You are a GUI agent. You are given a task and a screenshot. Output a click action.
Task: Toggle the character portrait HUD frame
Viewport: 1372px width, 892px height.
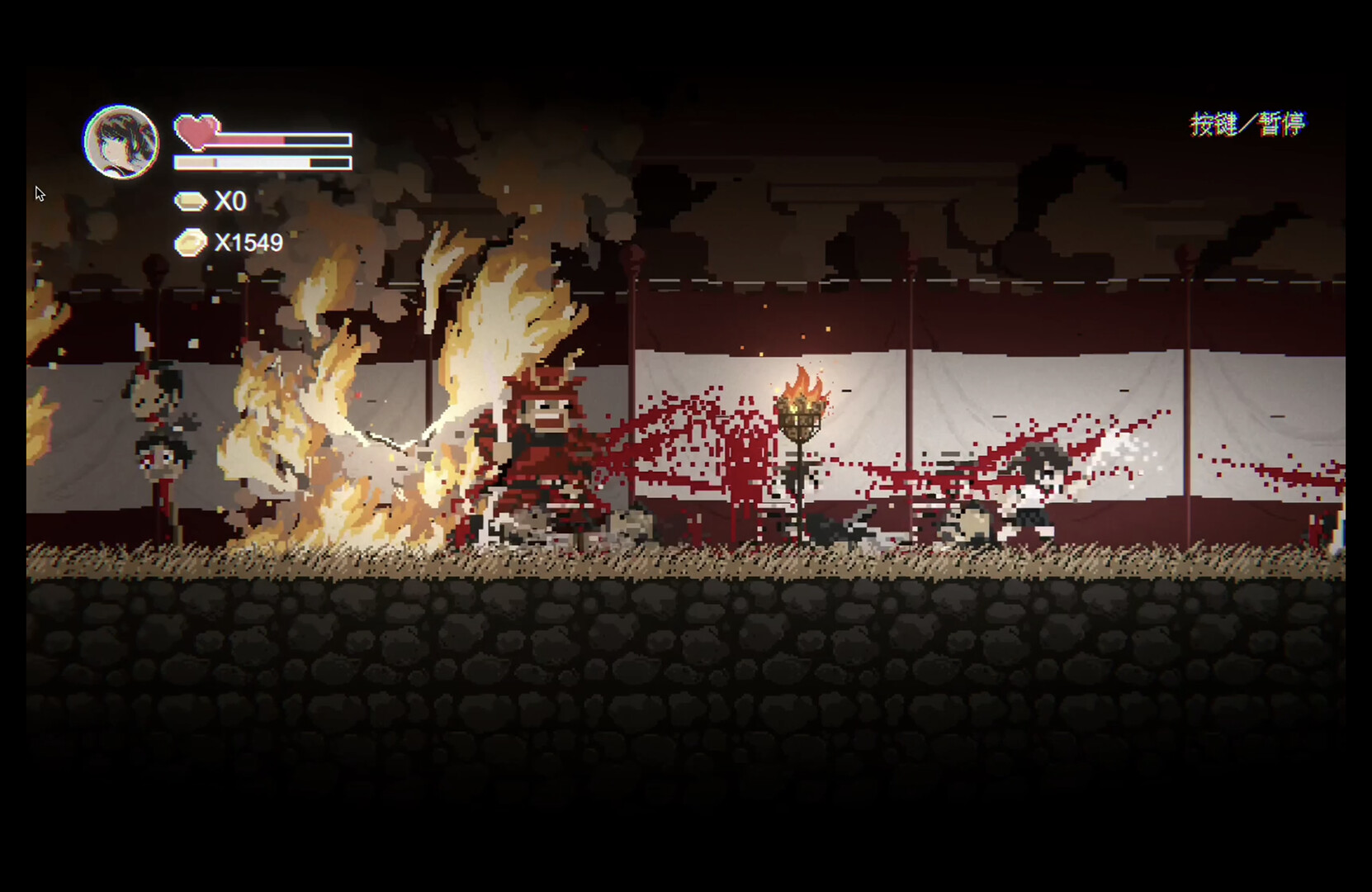coord(122,140)
